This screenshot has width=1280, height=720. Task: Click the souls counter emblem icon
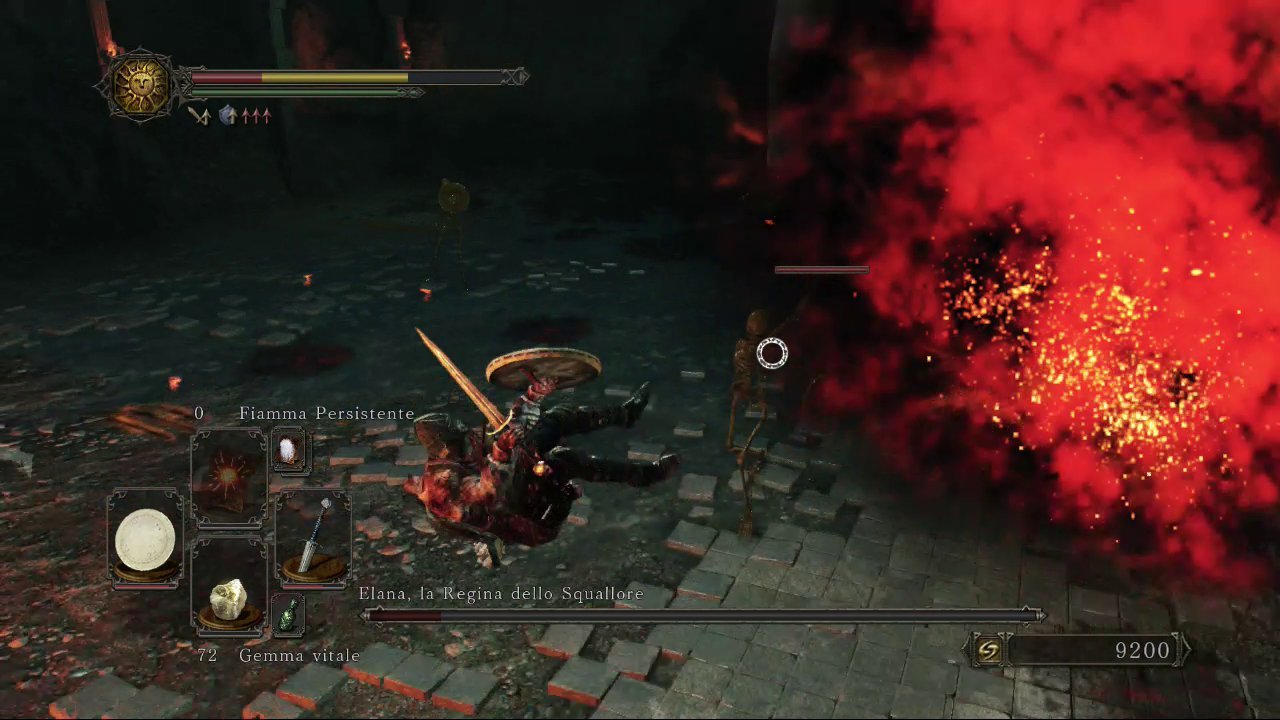tap(988, 651)
